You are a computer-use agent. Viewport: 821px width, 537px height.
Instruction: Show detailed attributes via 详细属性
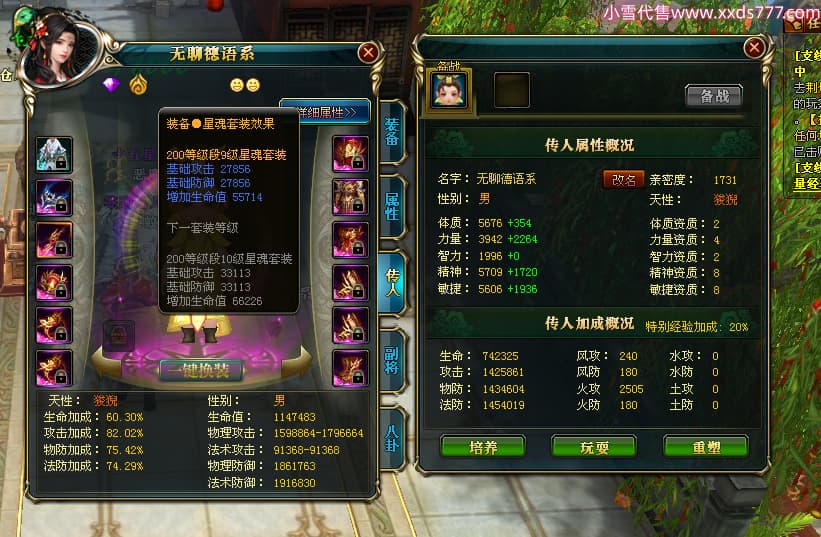click(x=328, y=112)
